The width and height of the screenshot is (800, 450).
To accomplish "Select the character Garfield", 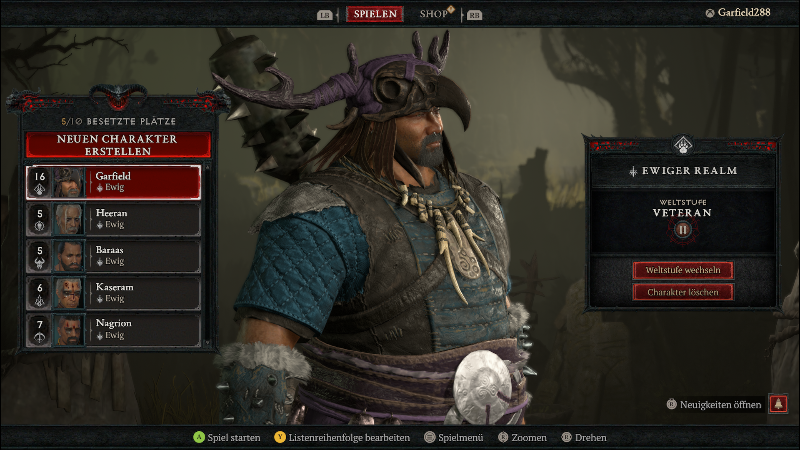I will [113, 182].
